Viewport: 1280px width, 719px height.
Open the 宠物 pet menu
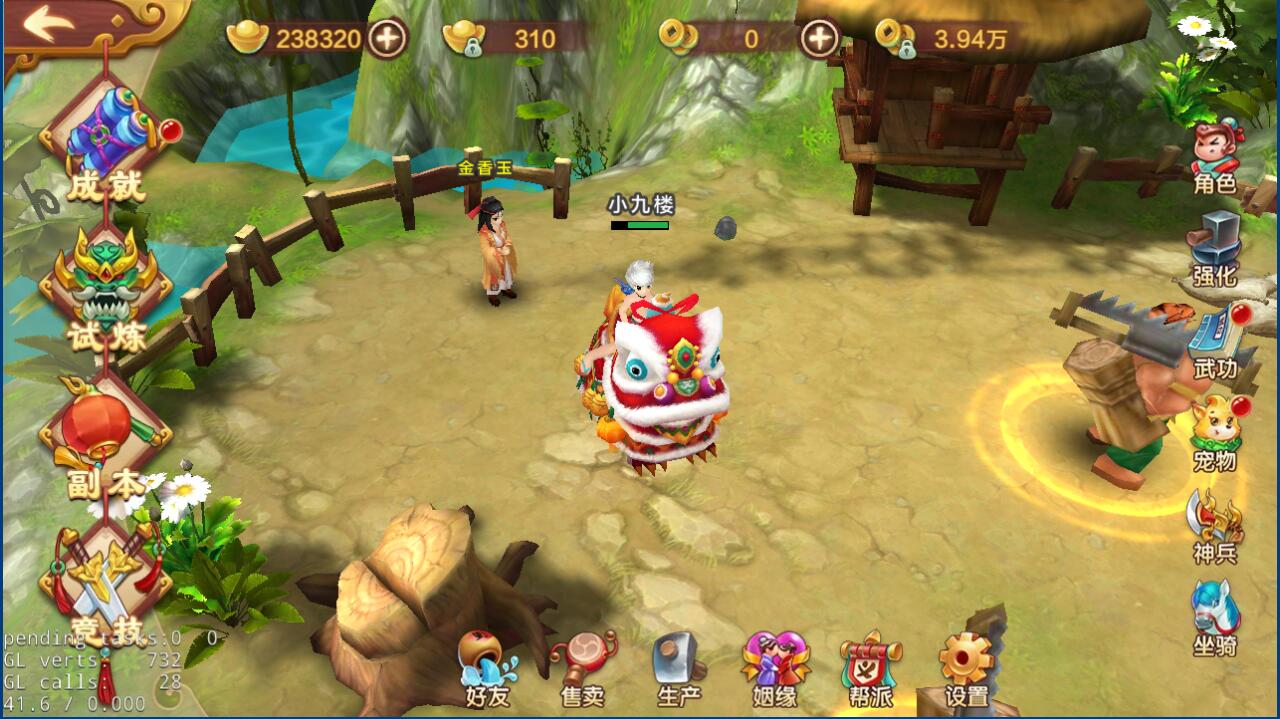tap(1215, 435)
